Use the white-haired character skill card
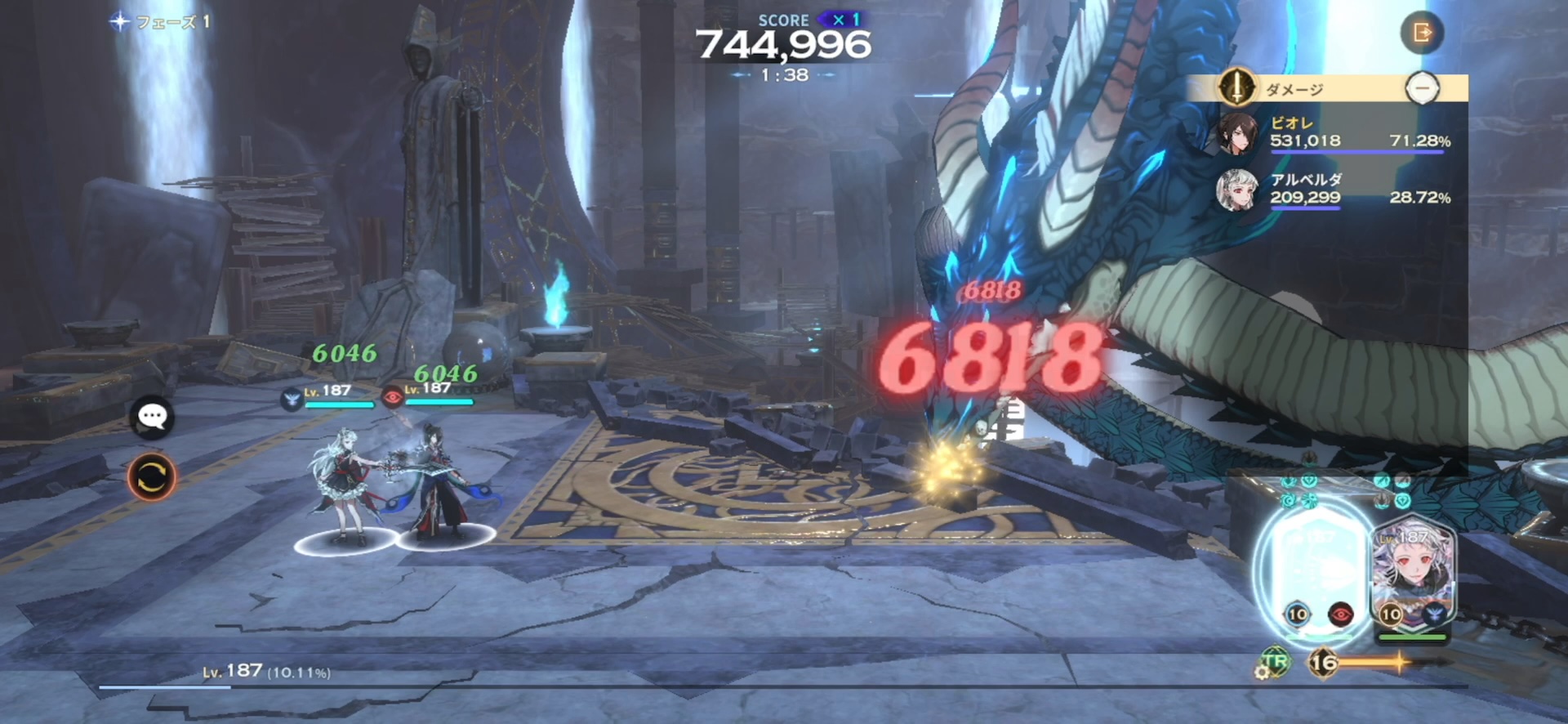This screenshot has height=724, width=1568. [1412, 578]
